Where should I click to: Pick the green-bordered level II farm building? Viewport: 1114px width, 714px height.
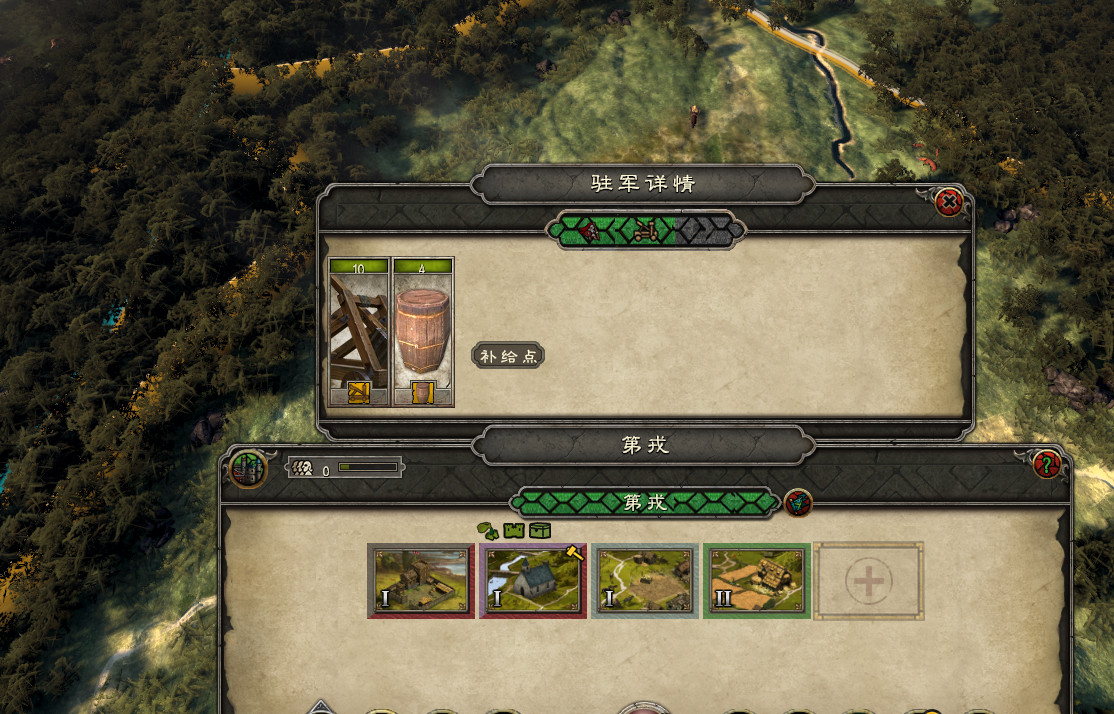757,581
